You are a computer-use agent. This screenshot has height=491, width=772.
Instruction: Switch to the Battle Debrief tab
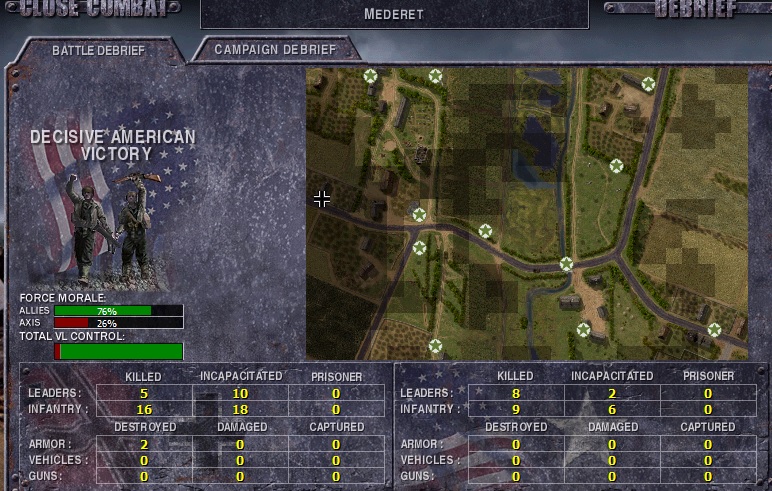pos(98,50)
